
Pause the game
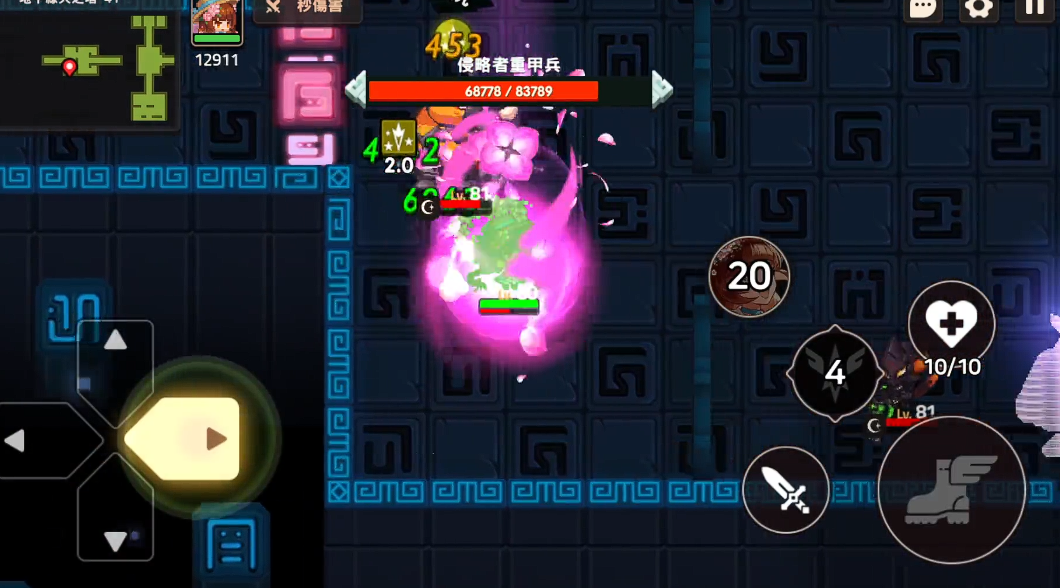pyautogui.click(x=1034, y=9)
